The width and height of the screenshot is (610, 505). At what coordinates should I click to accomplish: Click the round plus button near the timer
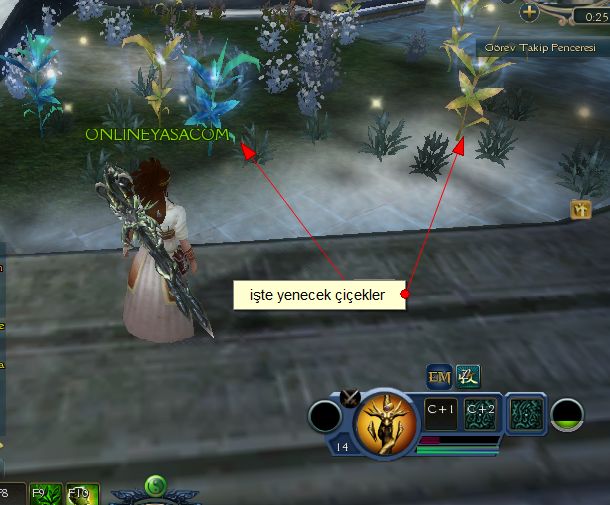click(530, 13)
